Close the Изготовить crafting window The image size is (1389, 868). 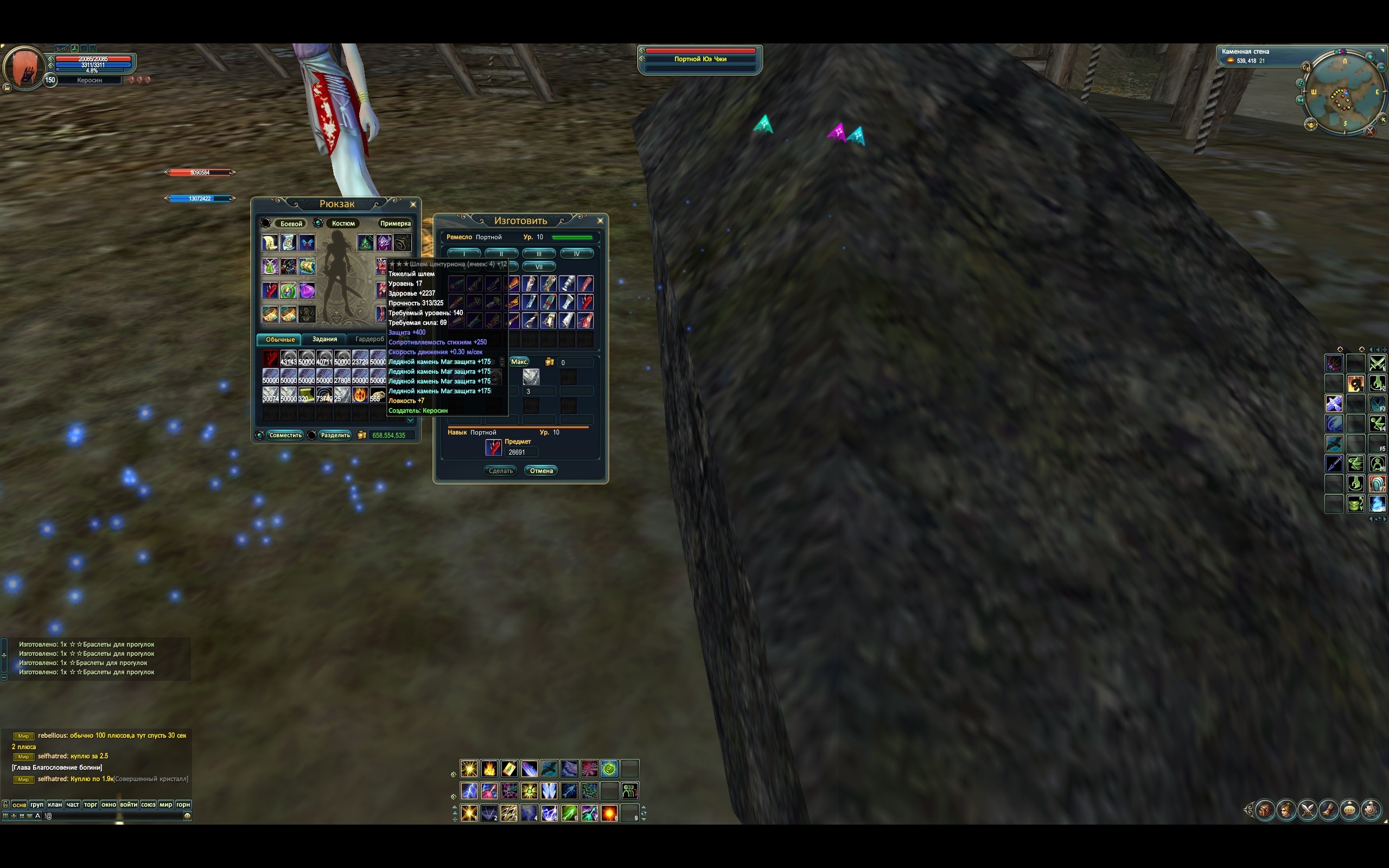point(600,220)
